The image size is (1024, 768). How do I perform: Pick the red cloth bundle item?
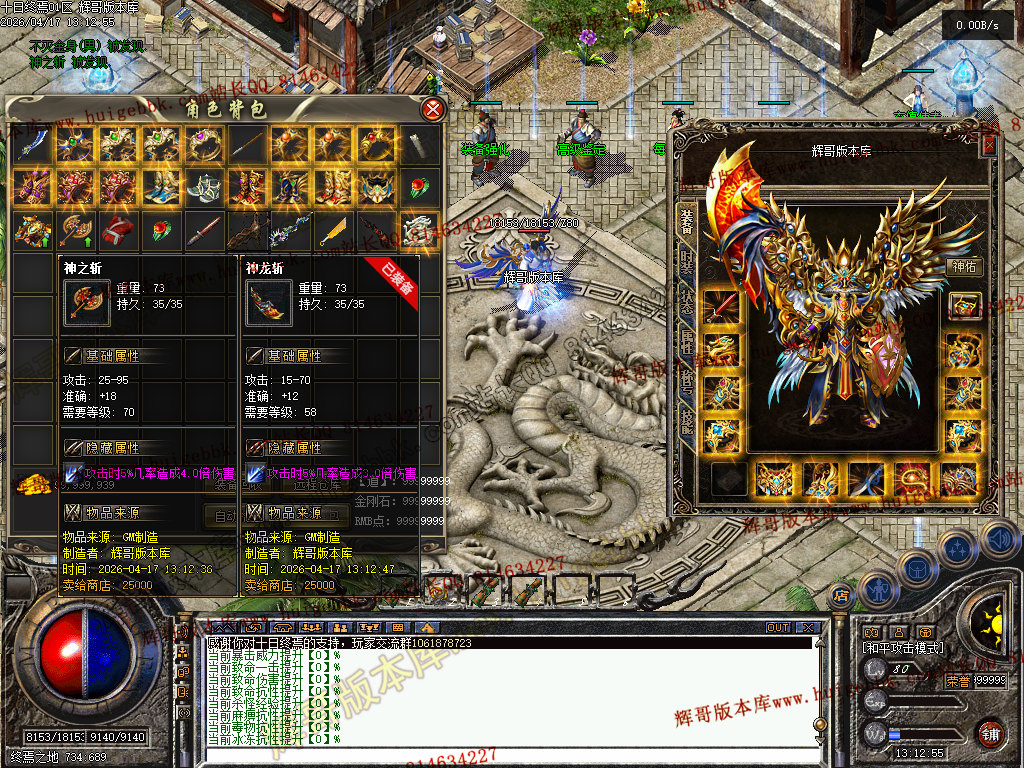click(x=118, y=231)
